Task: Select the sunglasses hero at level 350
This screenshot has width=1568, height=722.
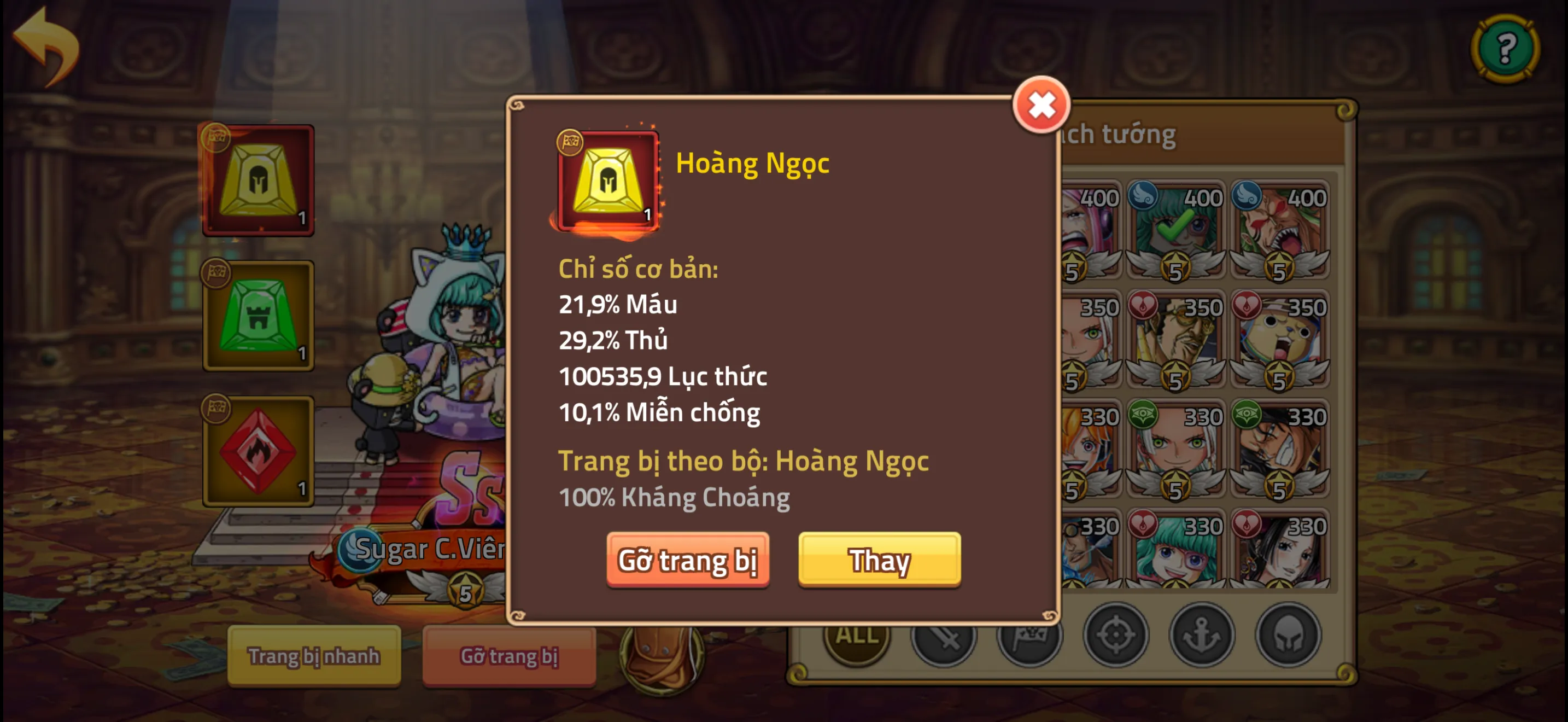Action: click(1175, 340)
